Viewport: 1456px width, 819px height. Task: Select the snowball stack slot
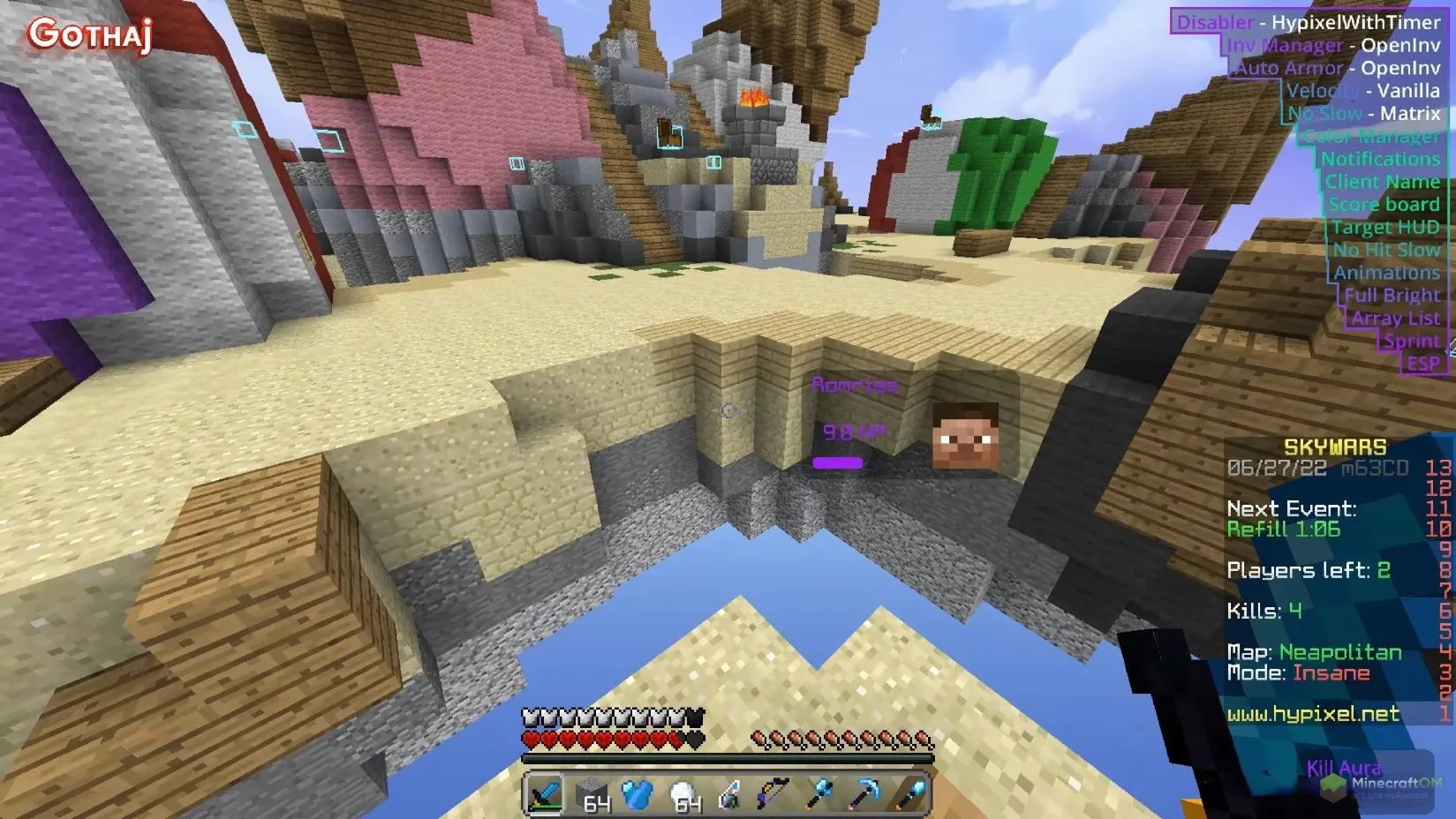pyautogui.click(x=683, y=794)
